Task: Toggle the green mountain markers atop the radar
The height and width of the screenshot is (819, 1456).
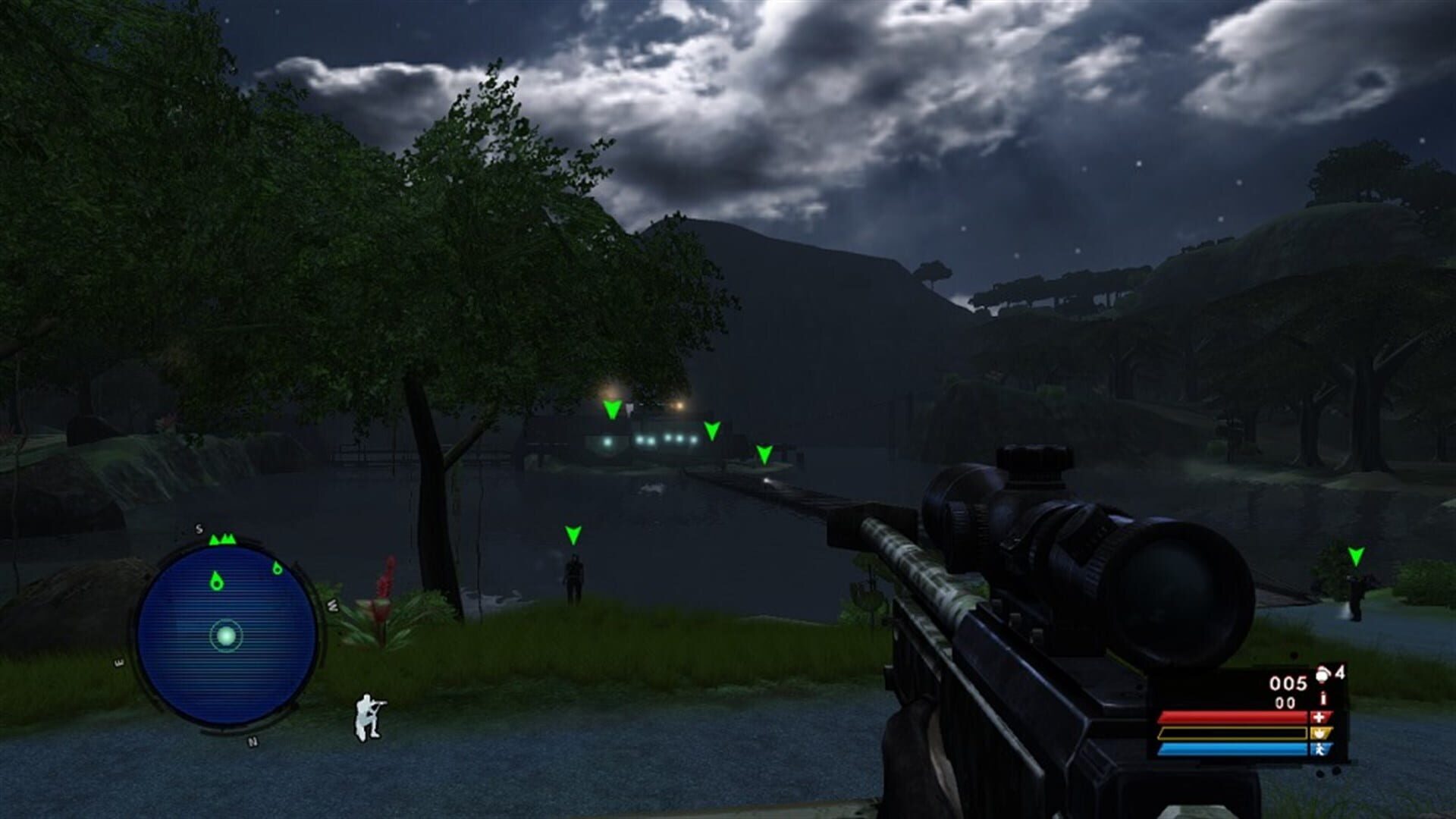Action: [x=222, y=538]
